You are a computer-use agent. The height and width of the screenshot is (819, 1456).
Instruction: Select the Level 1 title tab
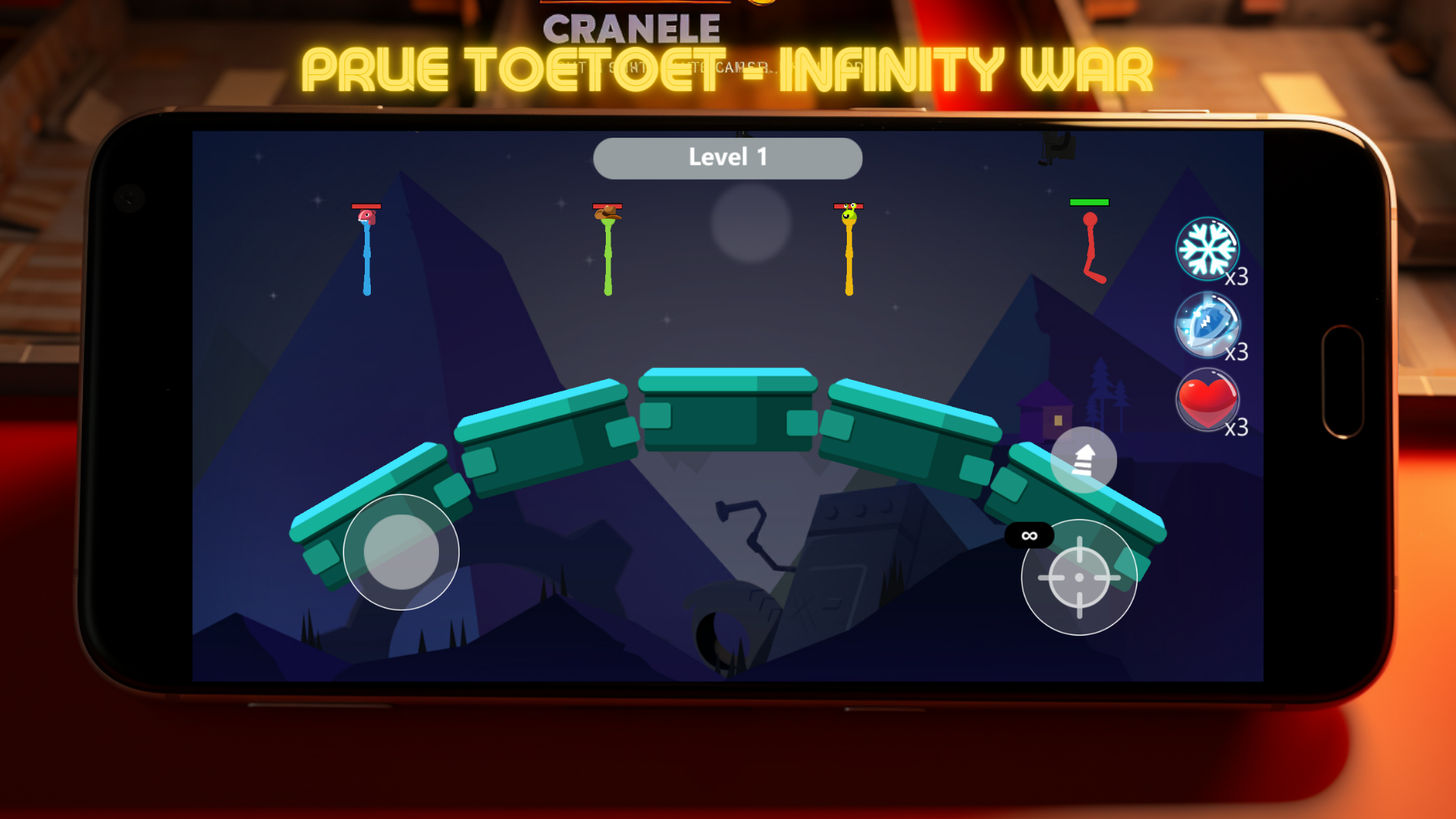click(728, 157)
